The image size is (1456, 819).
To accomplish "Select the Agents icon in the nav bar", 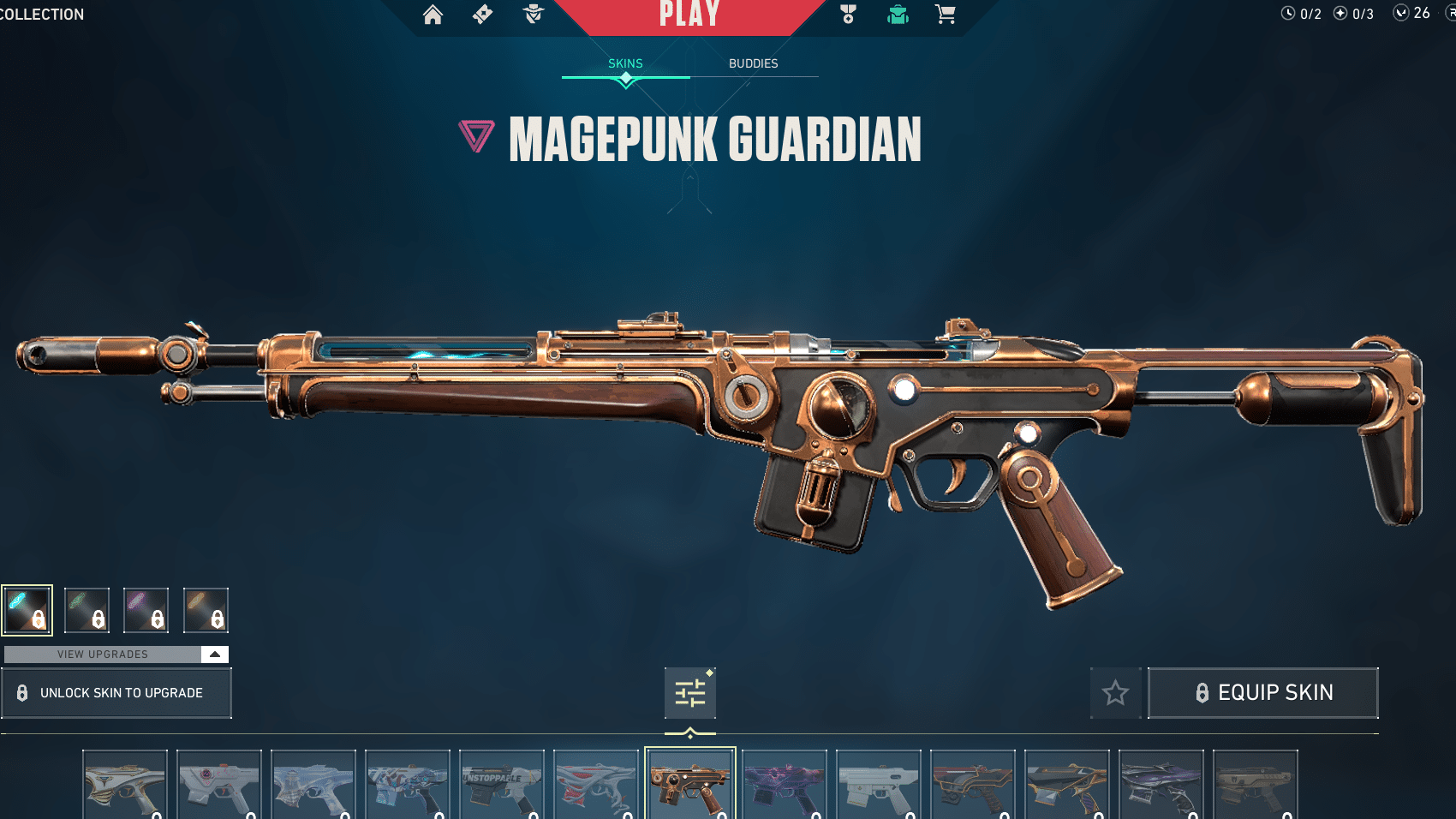I will [532, 15].
